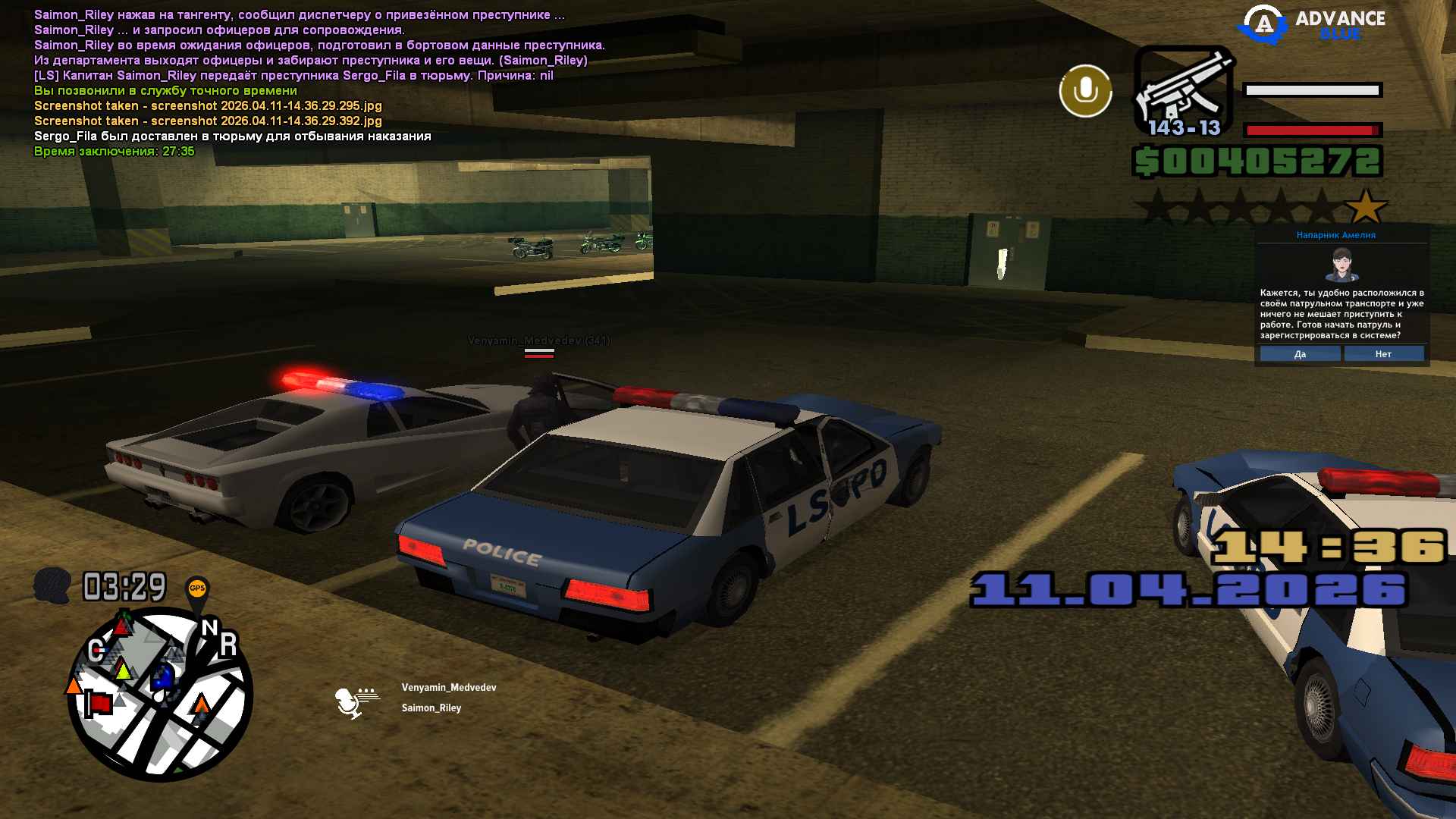This screenshot has height=819, width=1456.
Task: Click the red flag marker on the minimap
Action: coord(98,703)
